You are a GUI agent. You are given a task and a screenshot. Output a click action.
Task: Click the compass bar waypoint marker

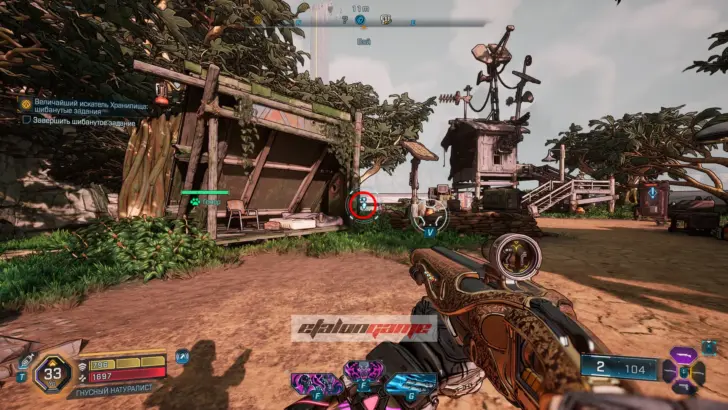click(360, 19)
